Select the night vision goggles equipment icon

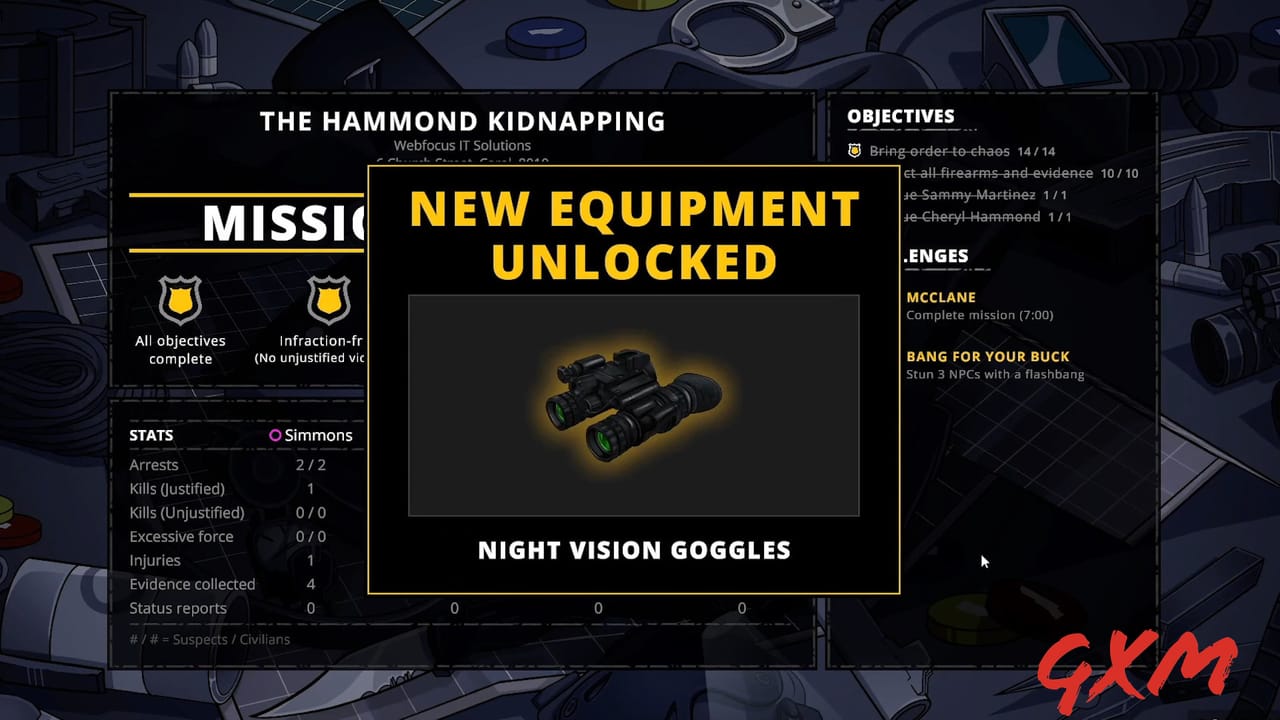tap(633, 405)
